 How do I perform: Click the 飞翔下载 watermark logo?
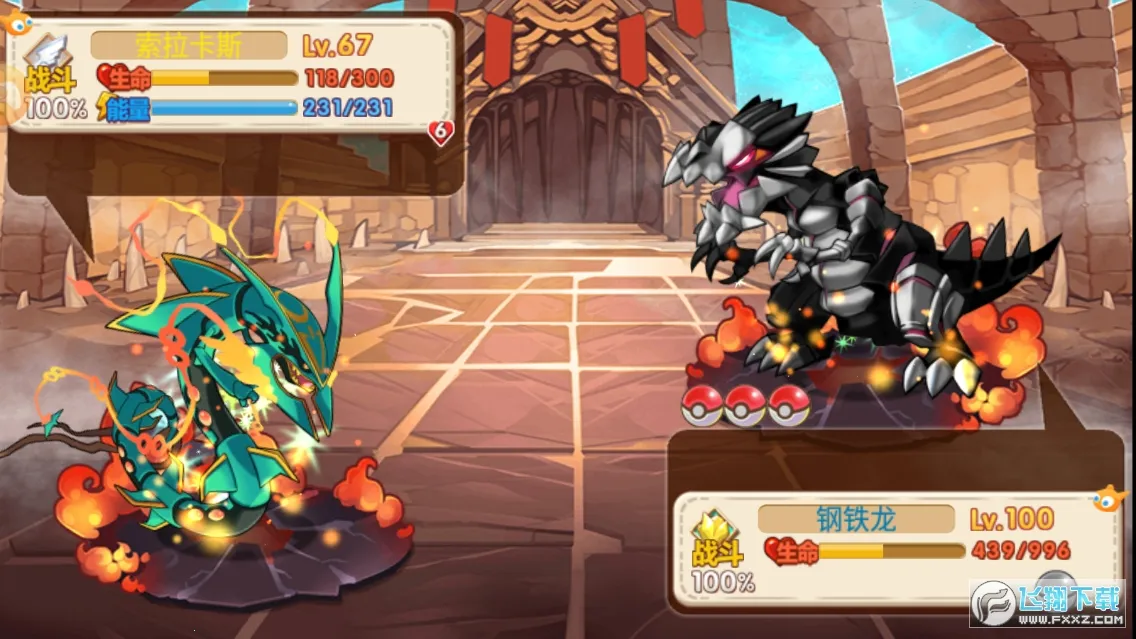pyautogui.click(x=1045, y=606)
